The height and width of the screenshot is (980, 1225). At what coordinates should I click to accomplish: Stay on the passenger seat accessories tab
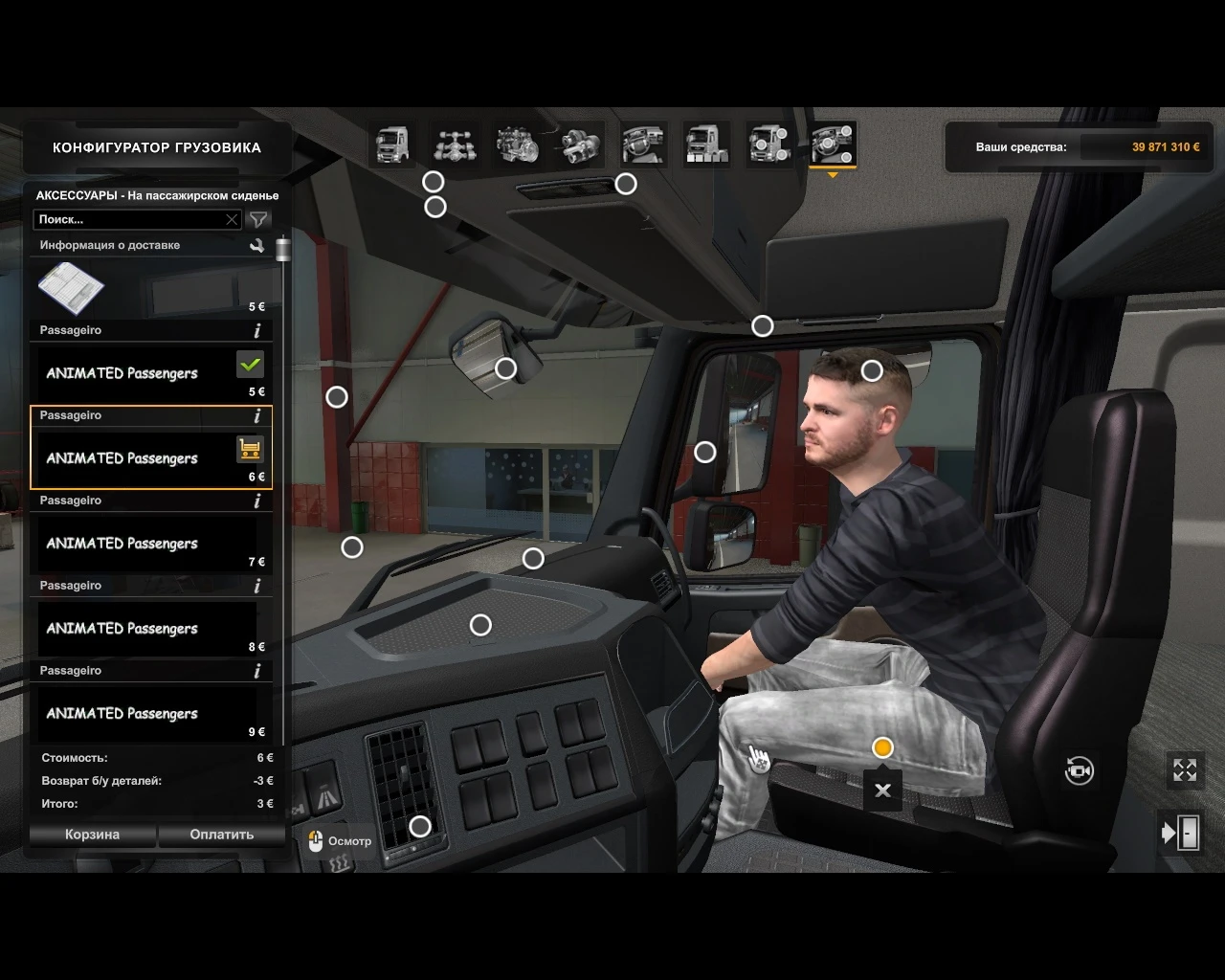[x=831, y=145]
